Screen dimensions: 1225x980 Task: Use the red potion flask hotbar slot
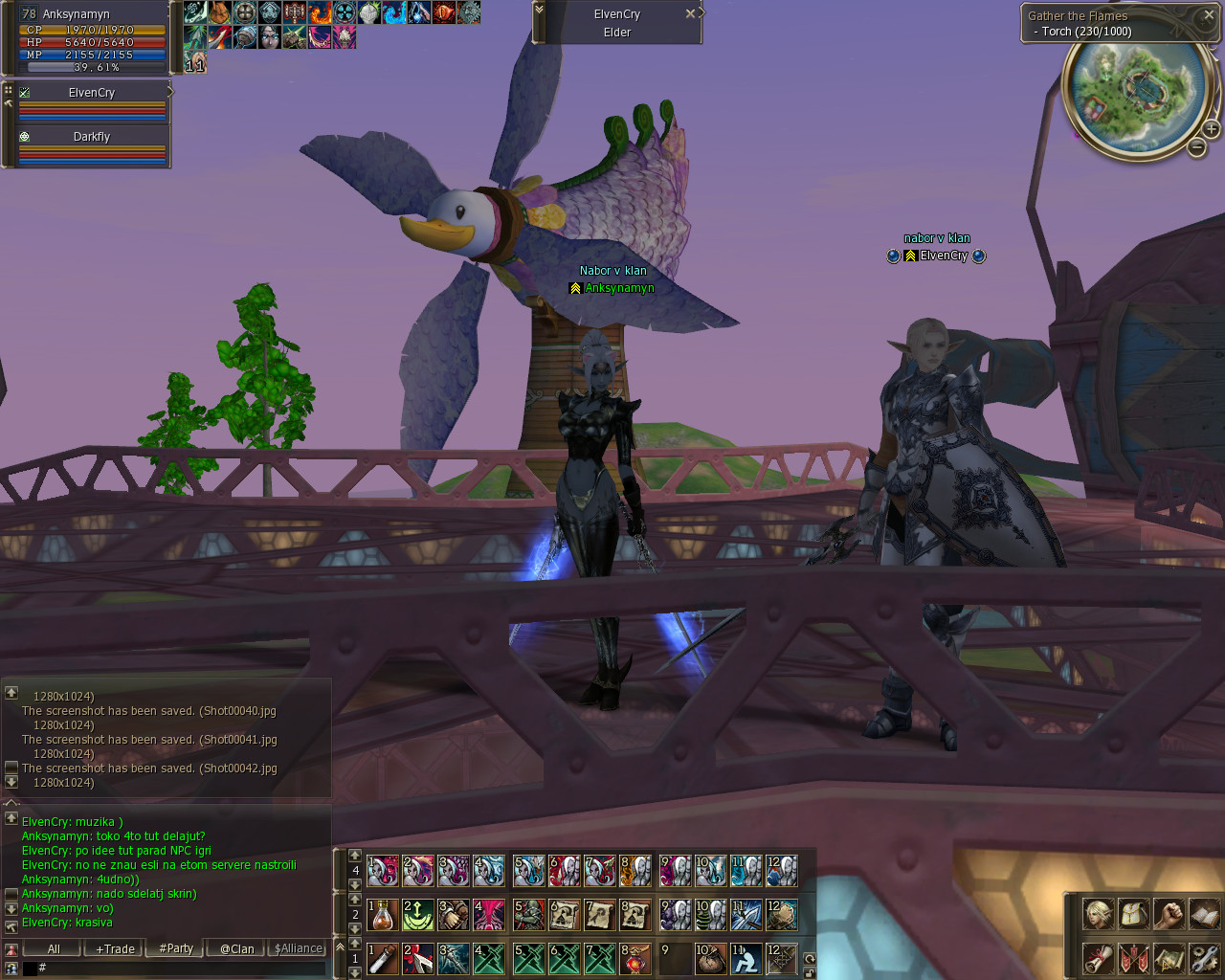[x=383, y=915]
